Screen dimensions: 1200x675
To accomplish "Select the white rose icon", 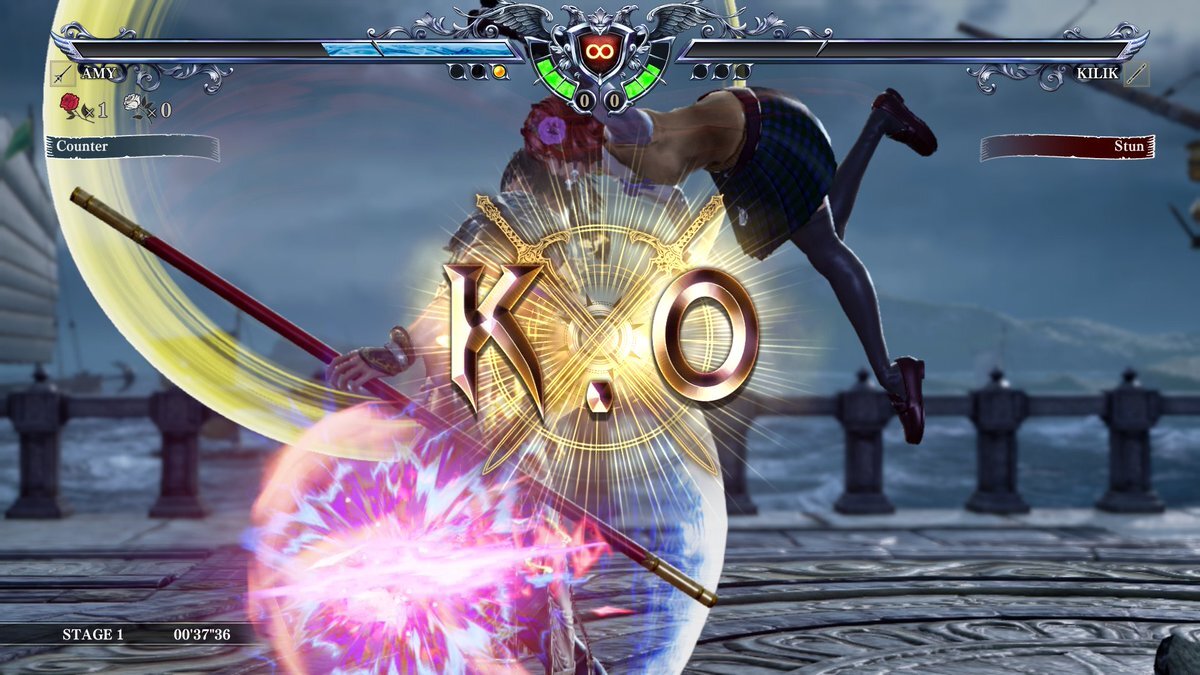I will [135, 105].
